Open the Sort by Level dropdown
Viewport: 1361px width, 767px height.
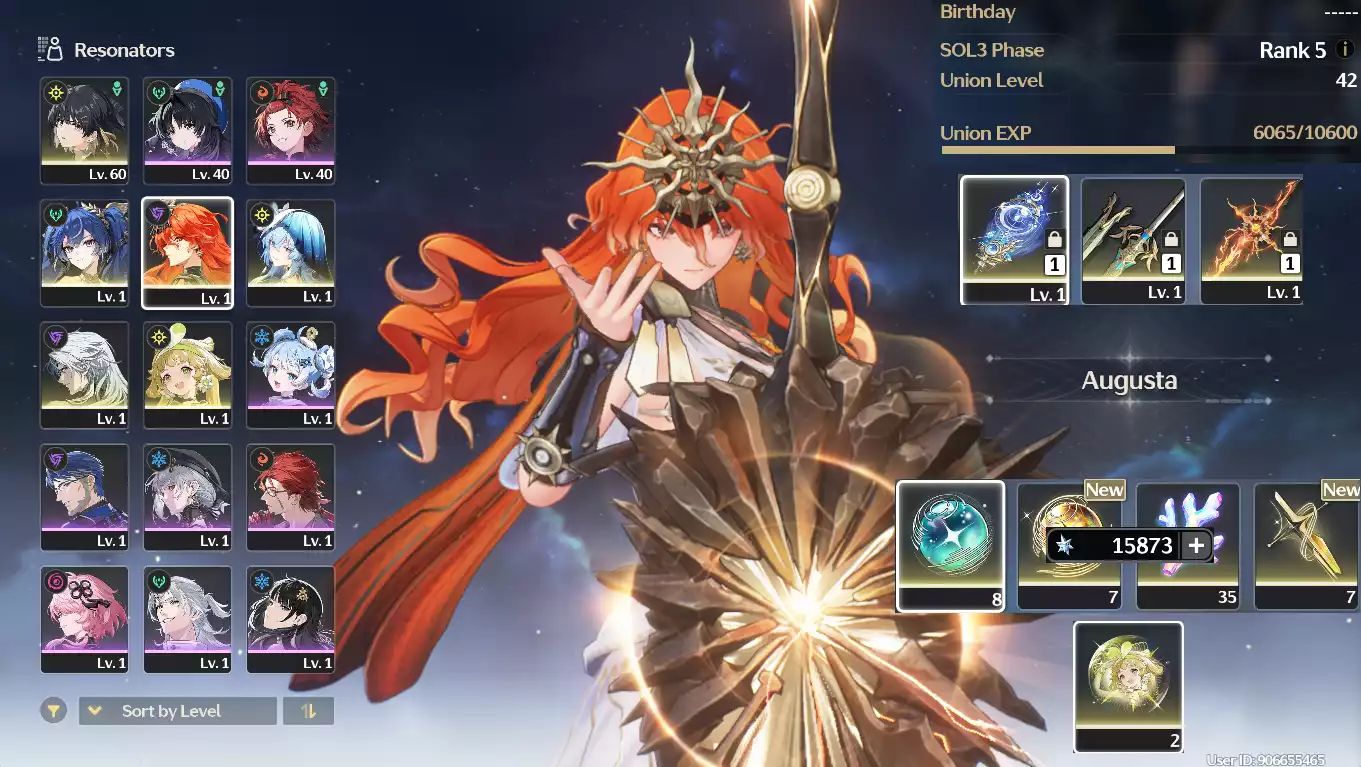click(x=177, y=711)
